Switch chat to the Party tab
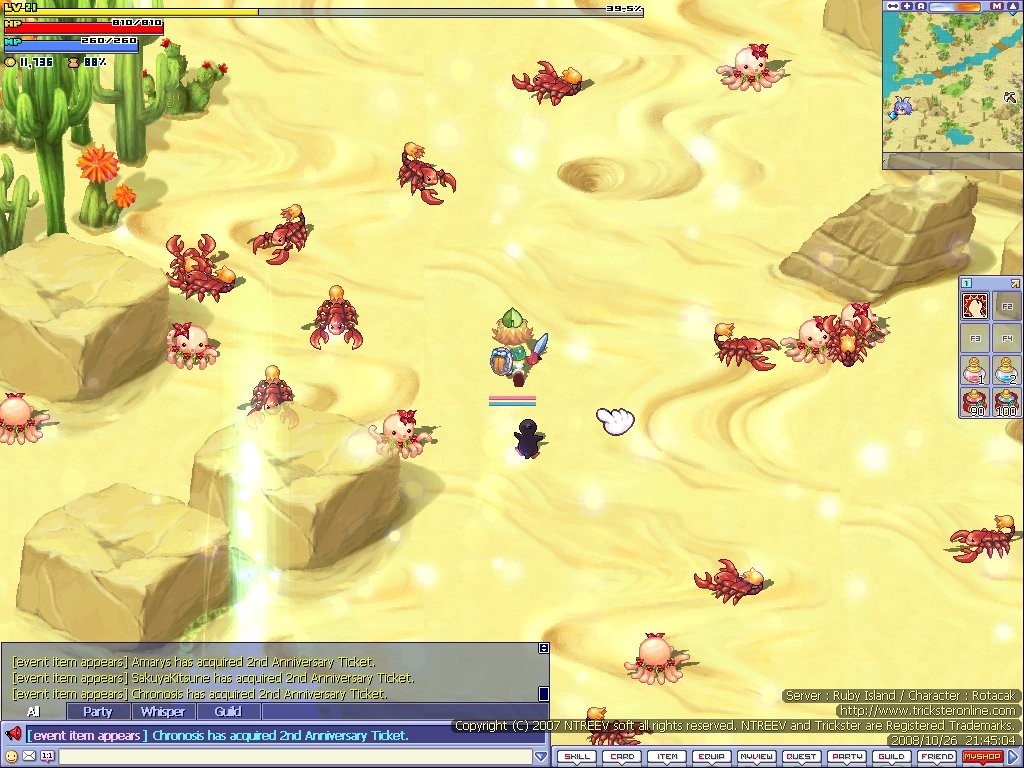The height and width of the screenshot is (768, 1024). click(98, 712)
